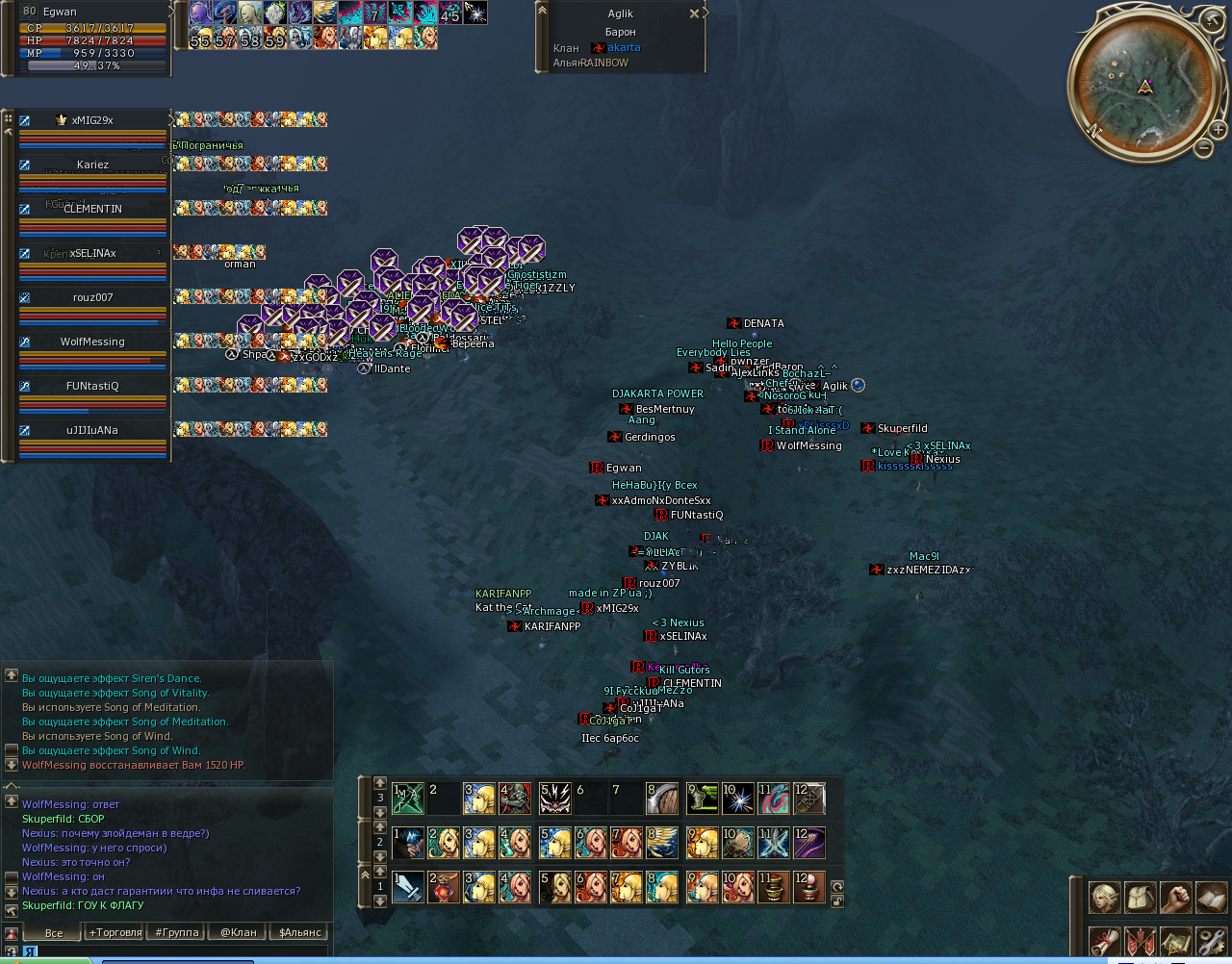The width and height of the screenshot is (1232, 964).
Task: Switch to the +Торговля chat tab
Action: (x=115, y=932)
